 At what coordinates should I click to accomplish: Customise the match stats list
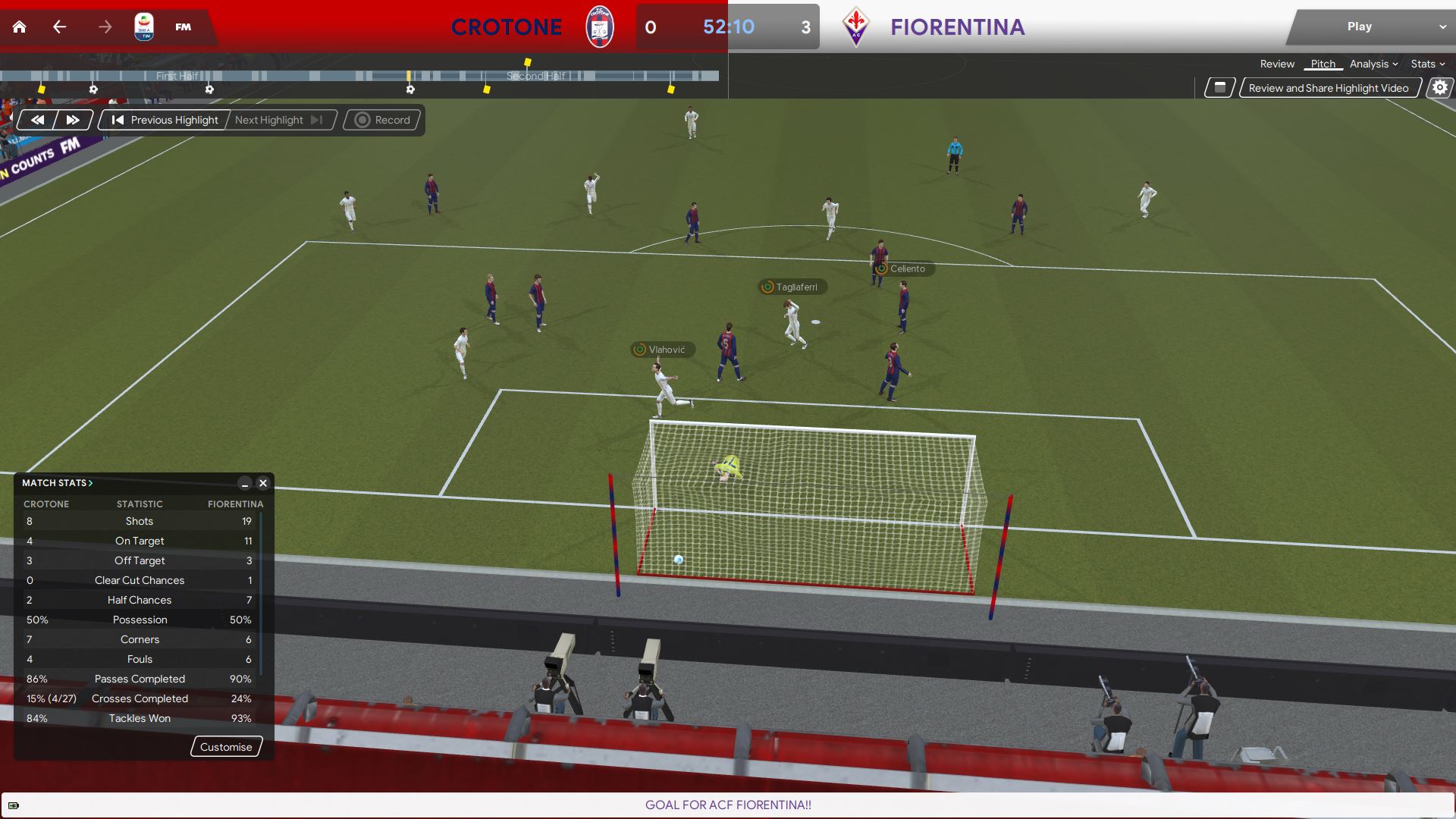coord(226,747)
